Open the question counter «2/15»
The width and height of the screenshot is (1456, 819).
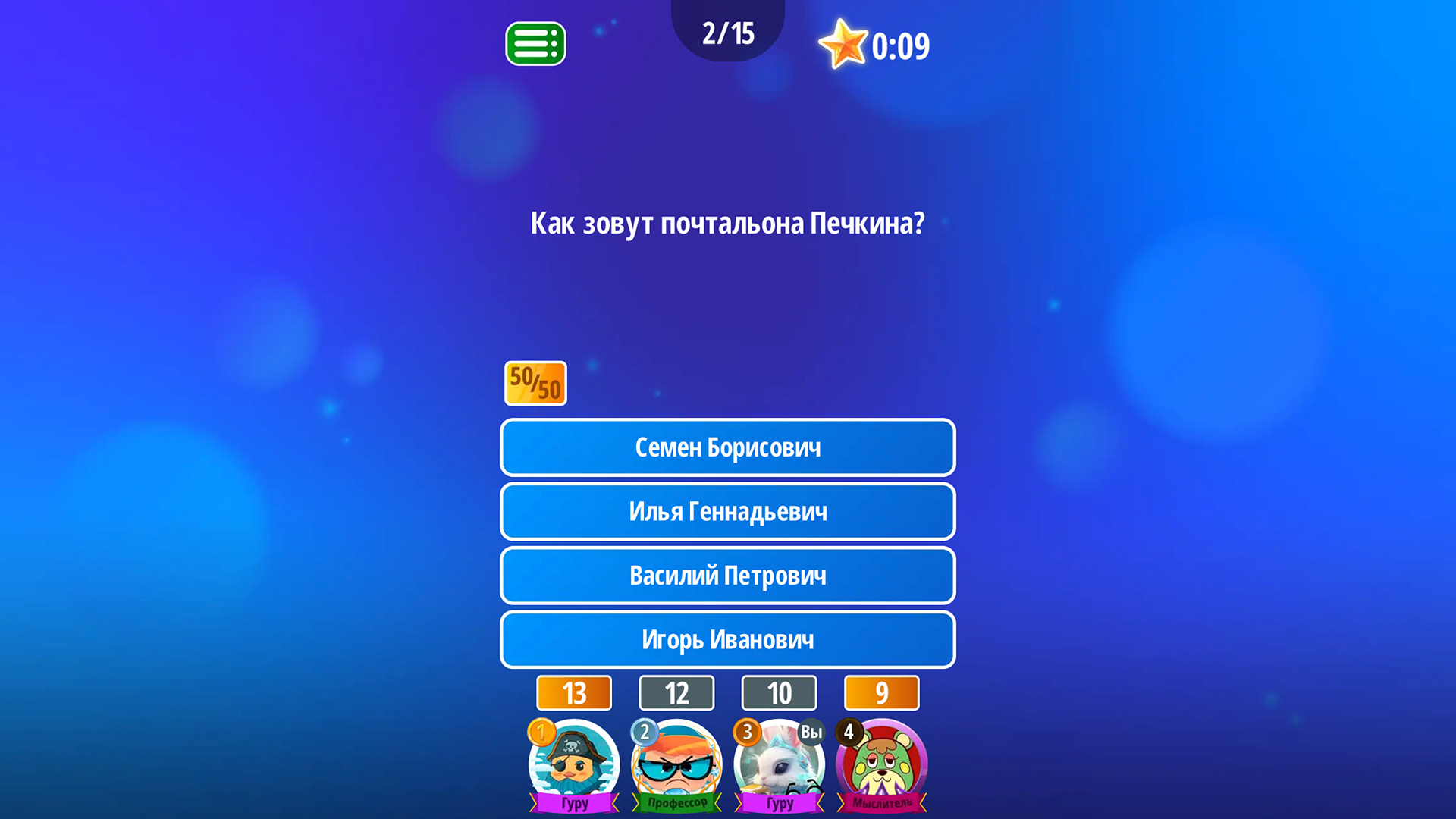pyautogui.click(x=727, y=32)
